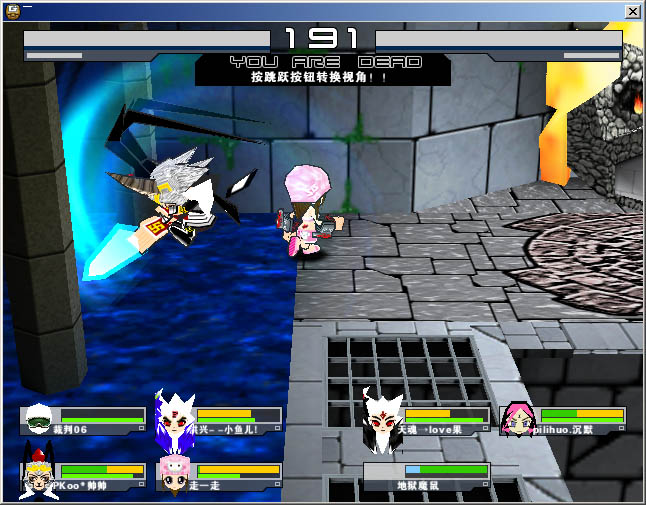Select the 地狱魔鼠 player panel

[426, 477]
